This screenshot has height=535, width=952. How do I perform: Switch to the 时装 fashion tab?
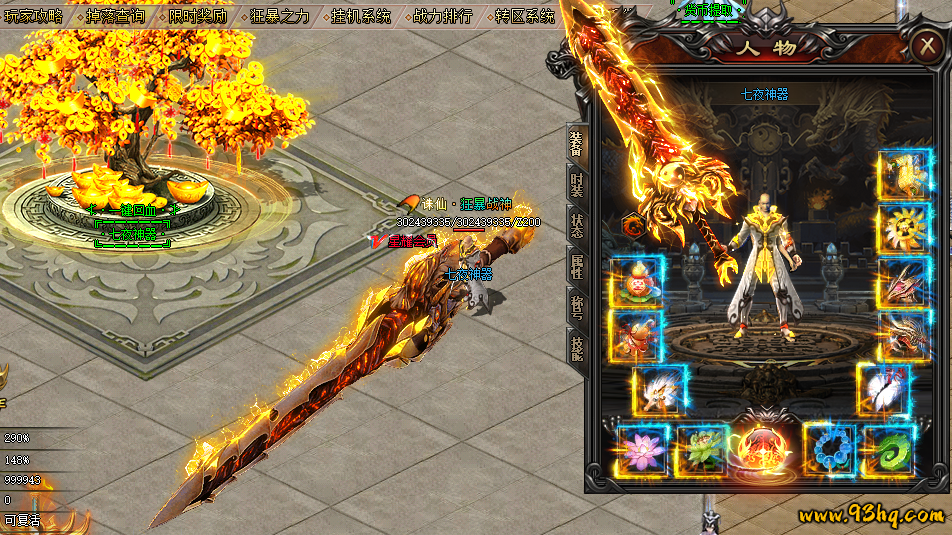coord(577,186)
